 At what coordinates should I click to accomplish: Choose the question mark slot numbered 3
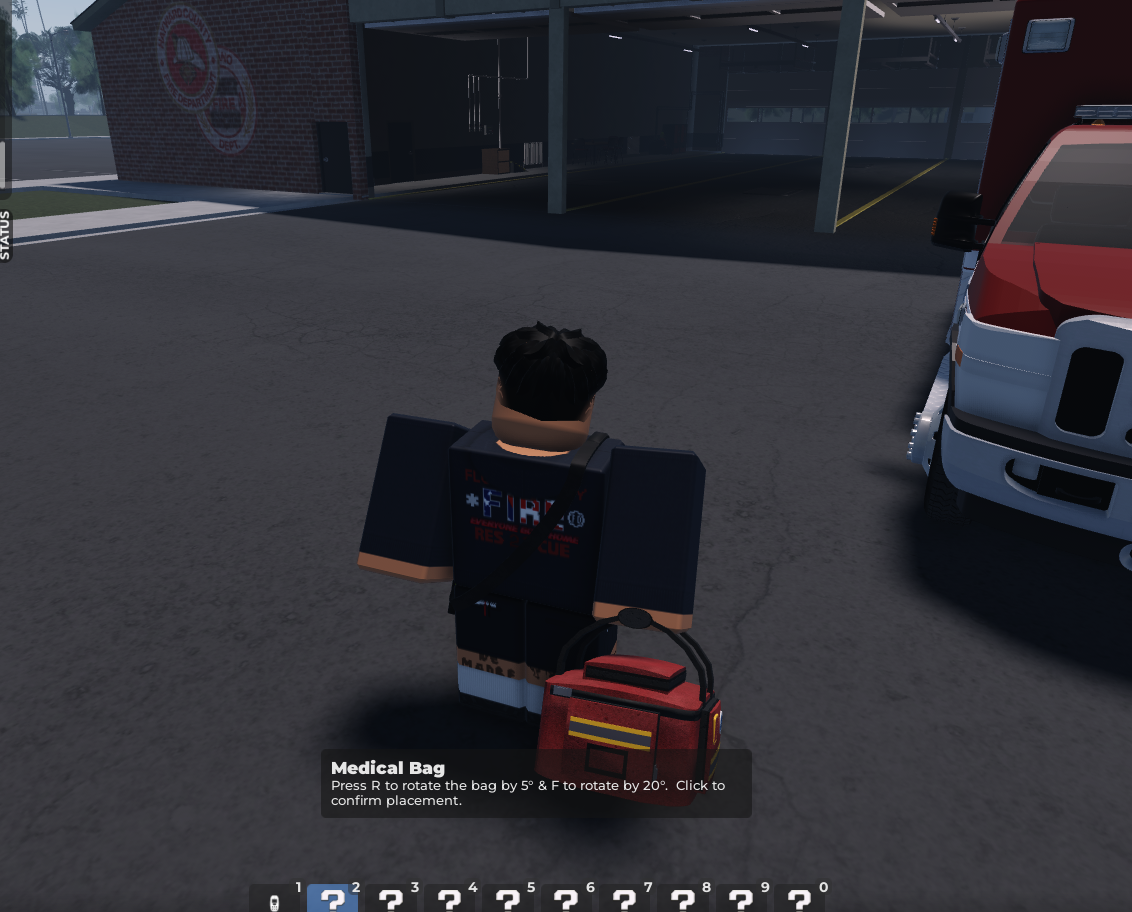click(x=391, y=899)
